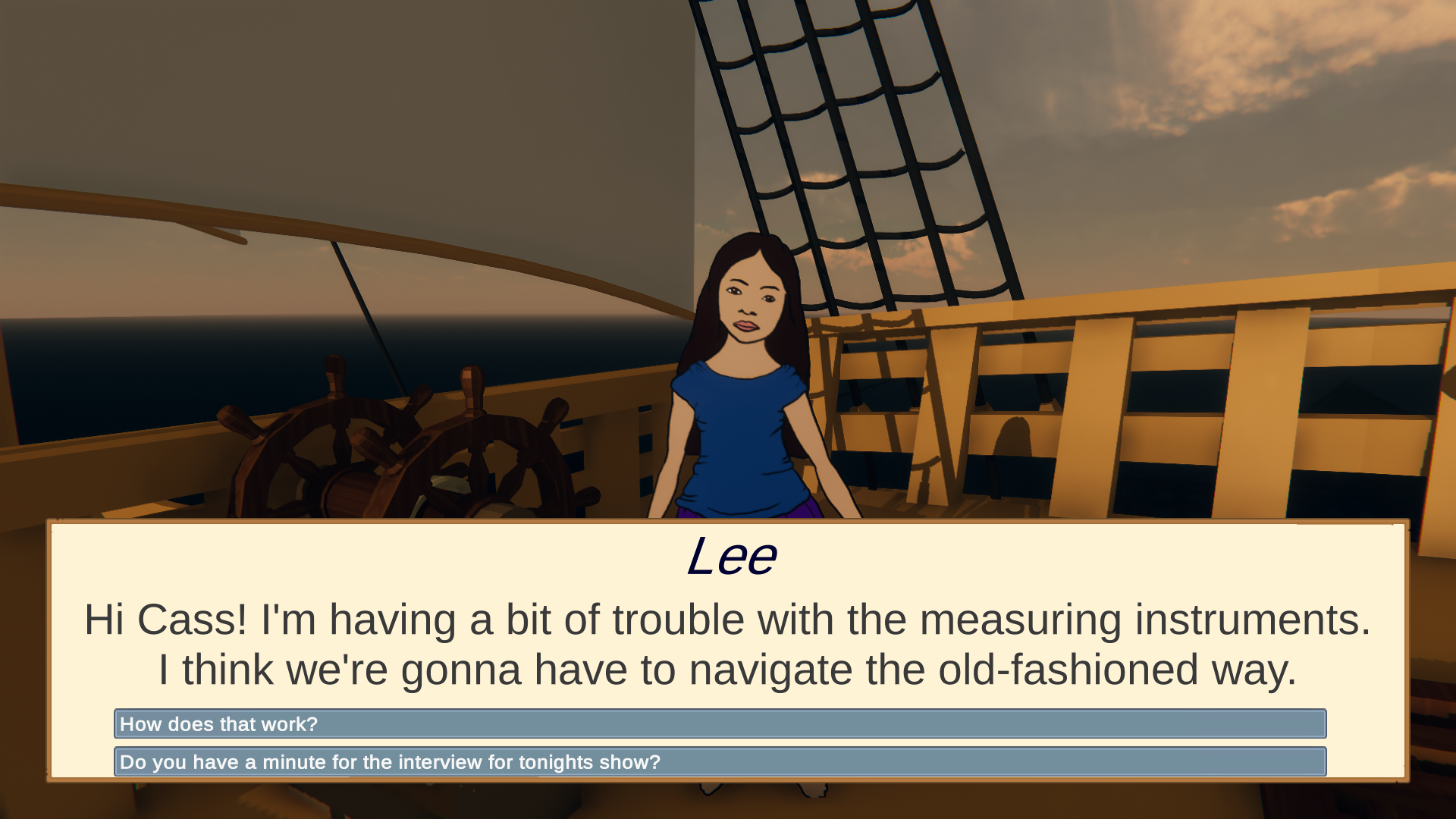The height and width of the screenshot is (819, 1456).
Task: Choose the "How does that work?" reply
Action: click(x=719, y=724)
